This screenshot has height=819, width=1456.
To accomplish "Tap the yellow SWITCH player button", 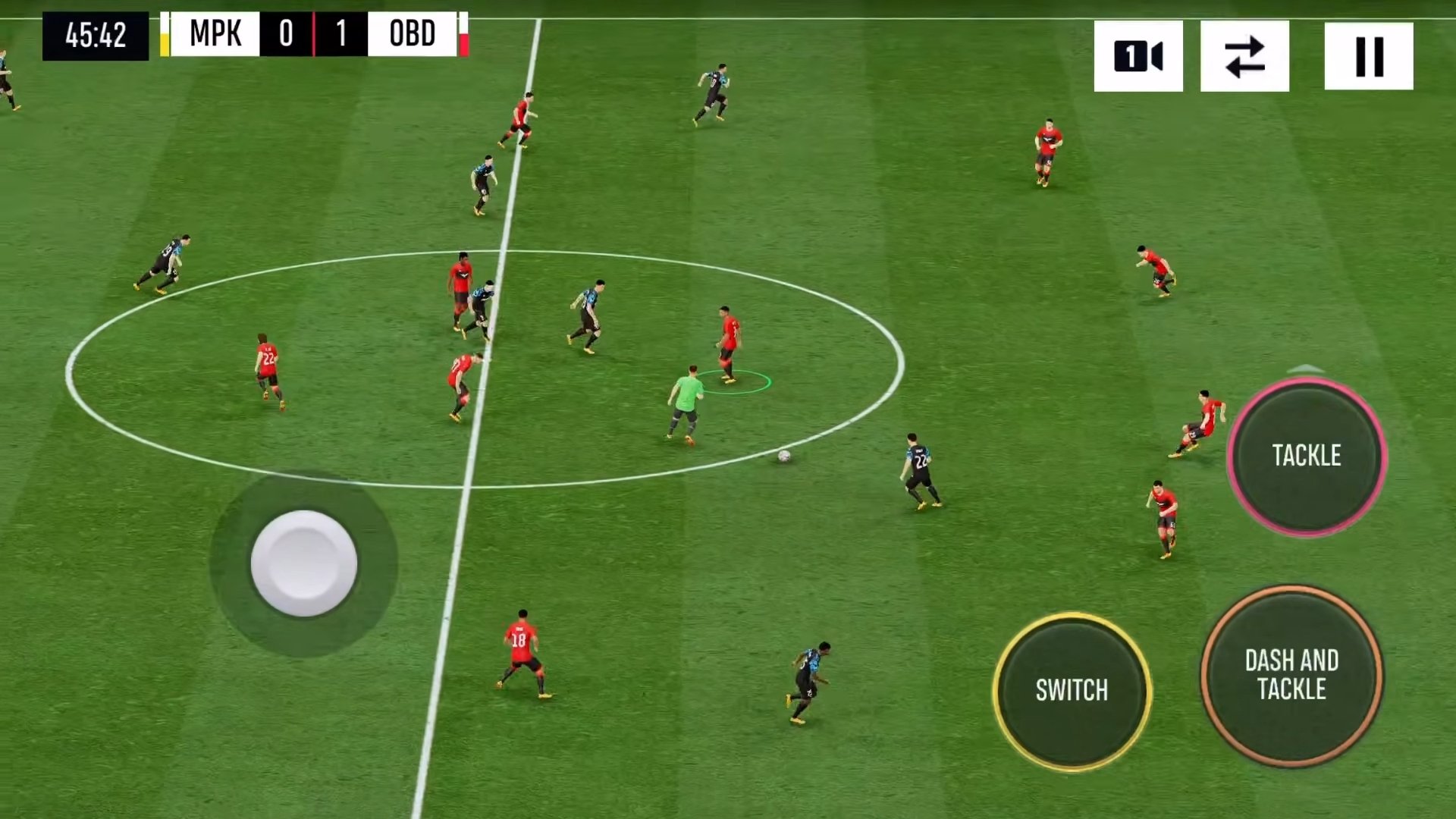I will [1072, 691].
